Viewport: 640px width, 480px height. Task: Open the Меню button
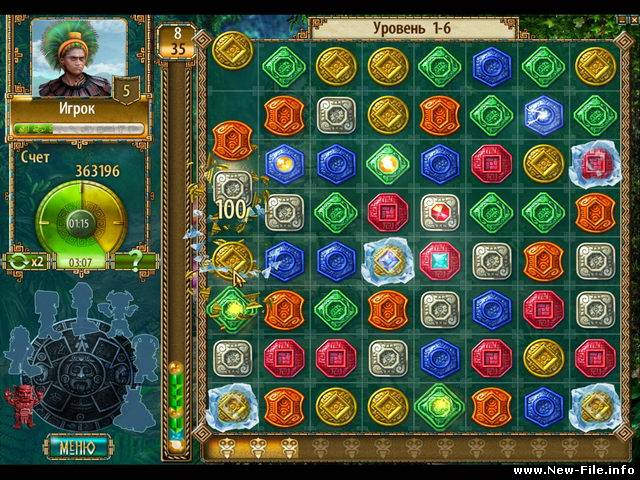tap(79, 446)
